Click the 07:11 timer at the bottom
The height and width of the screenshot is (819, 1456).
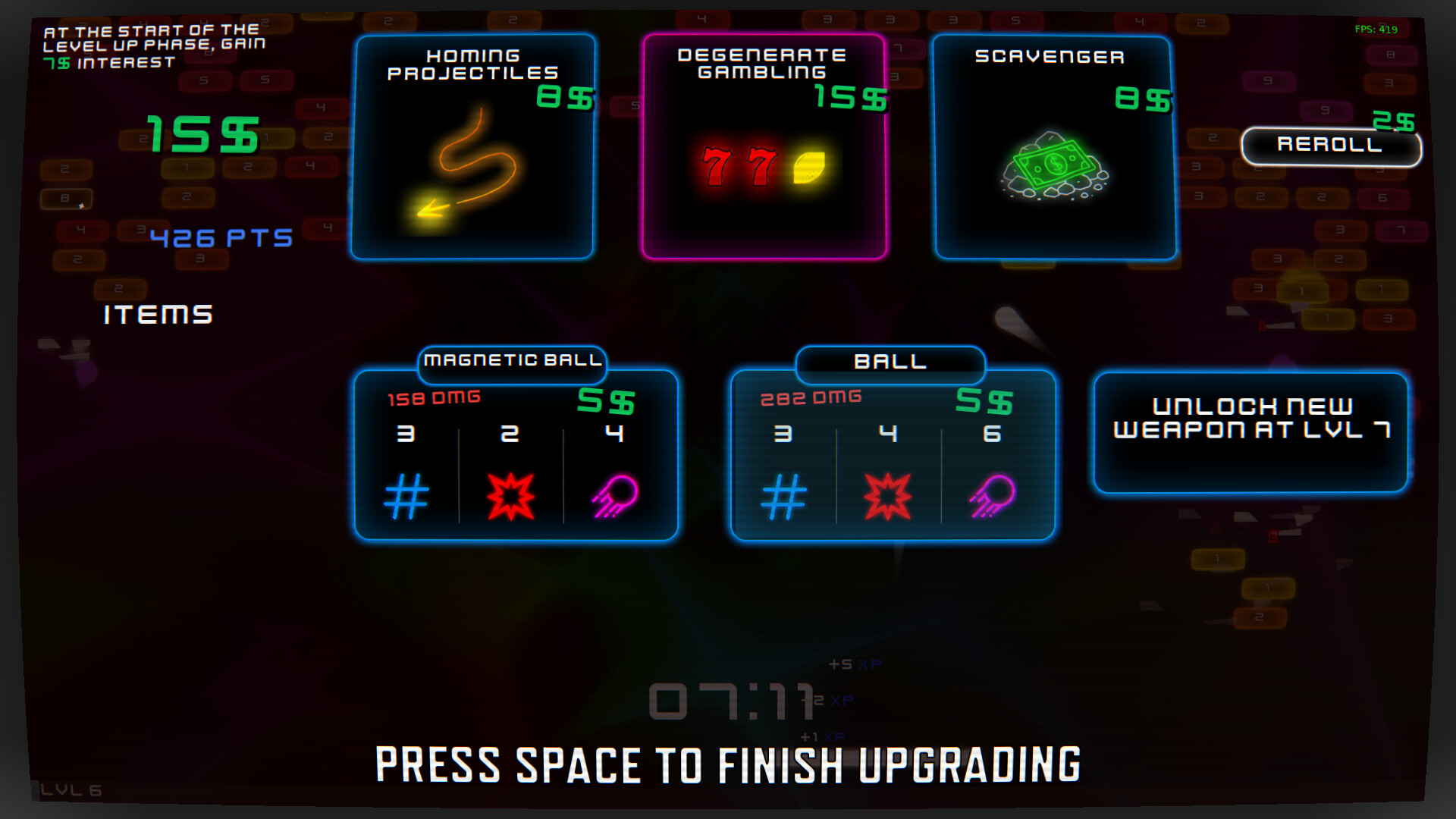click(x=730, y=701)
